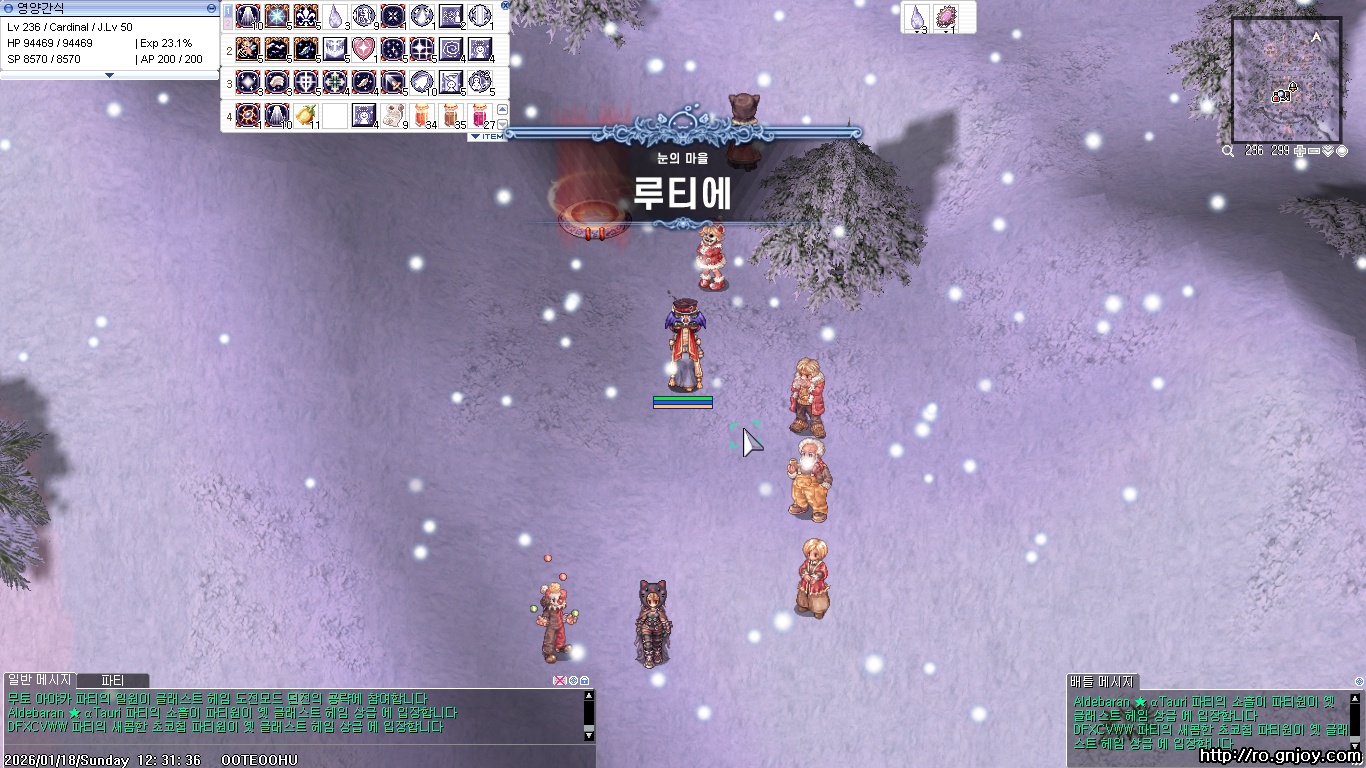Click the sword strike skill icon in row 3
Viewport: 1366px width, 768px height.
[392, 82]
